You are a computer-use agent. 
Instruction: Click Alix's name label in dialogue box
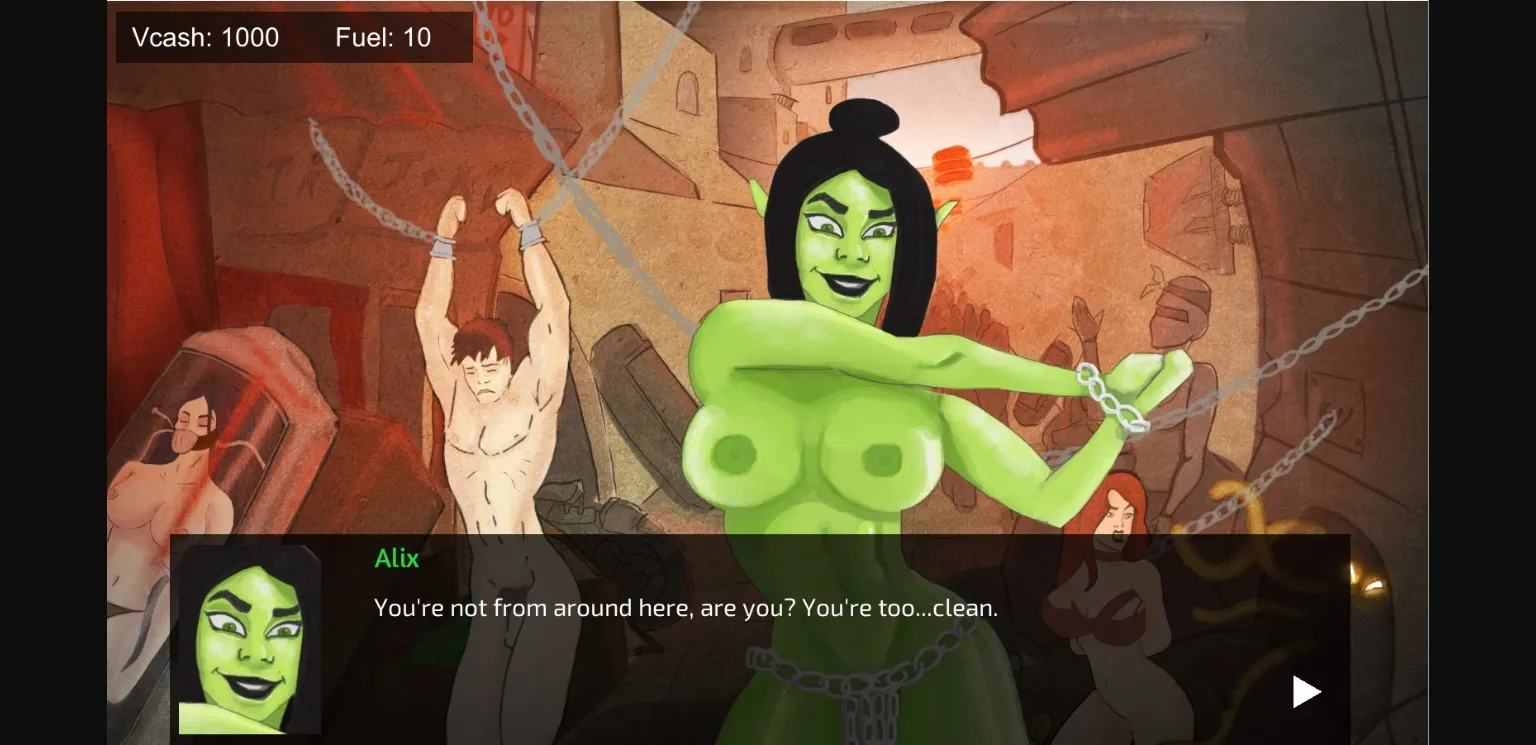396,559
